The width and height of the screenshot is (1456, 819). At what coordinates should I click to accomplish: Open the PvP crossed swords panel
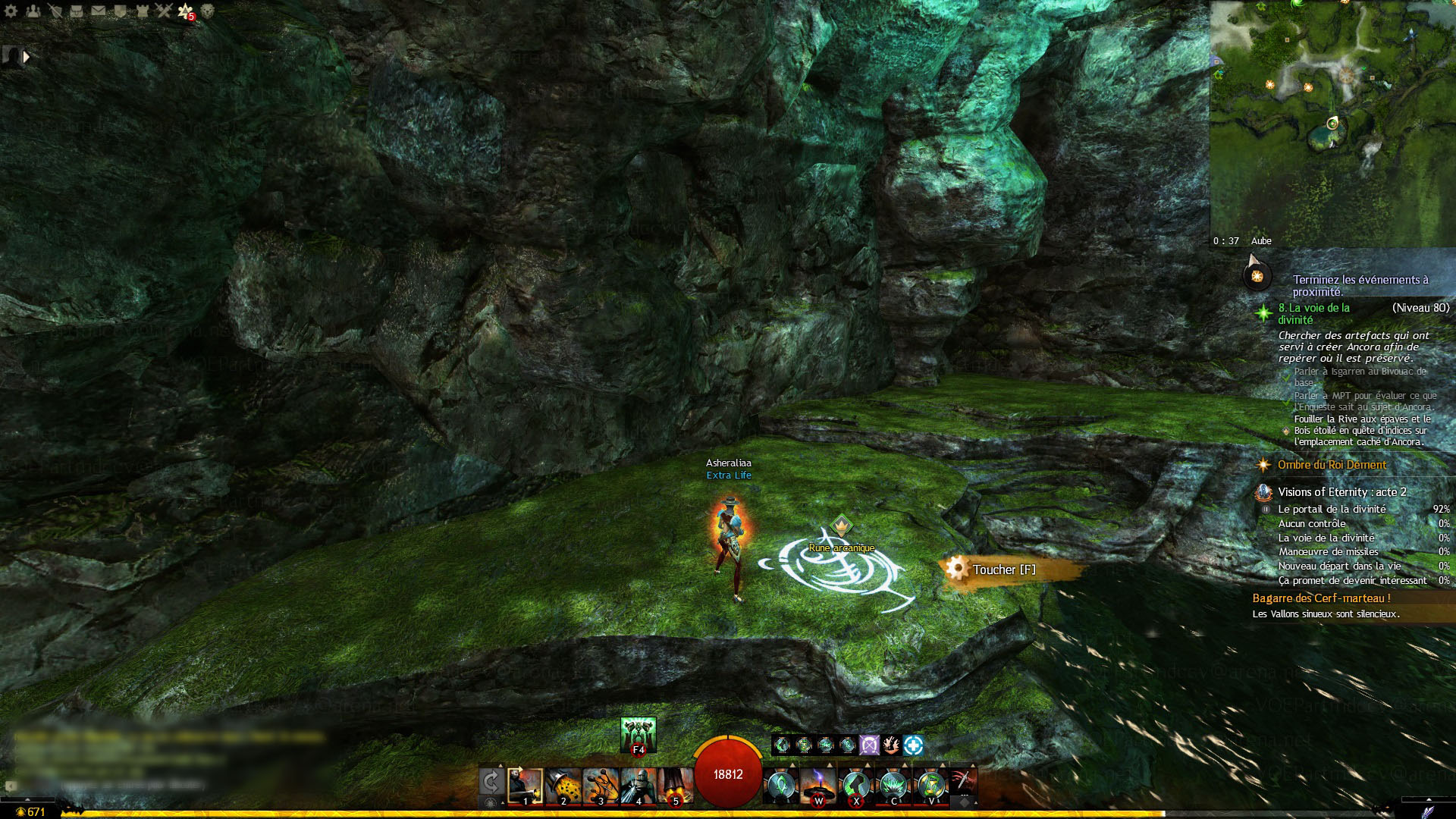coord(164,11)
